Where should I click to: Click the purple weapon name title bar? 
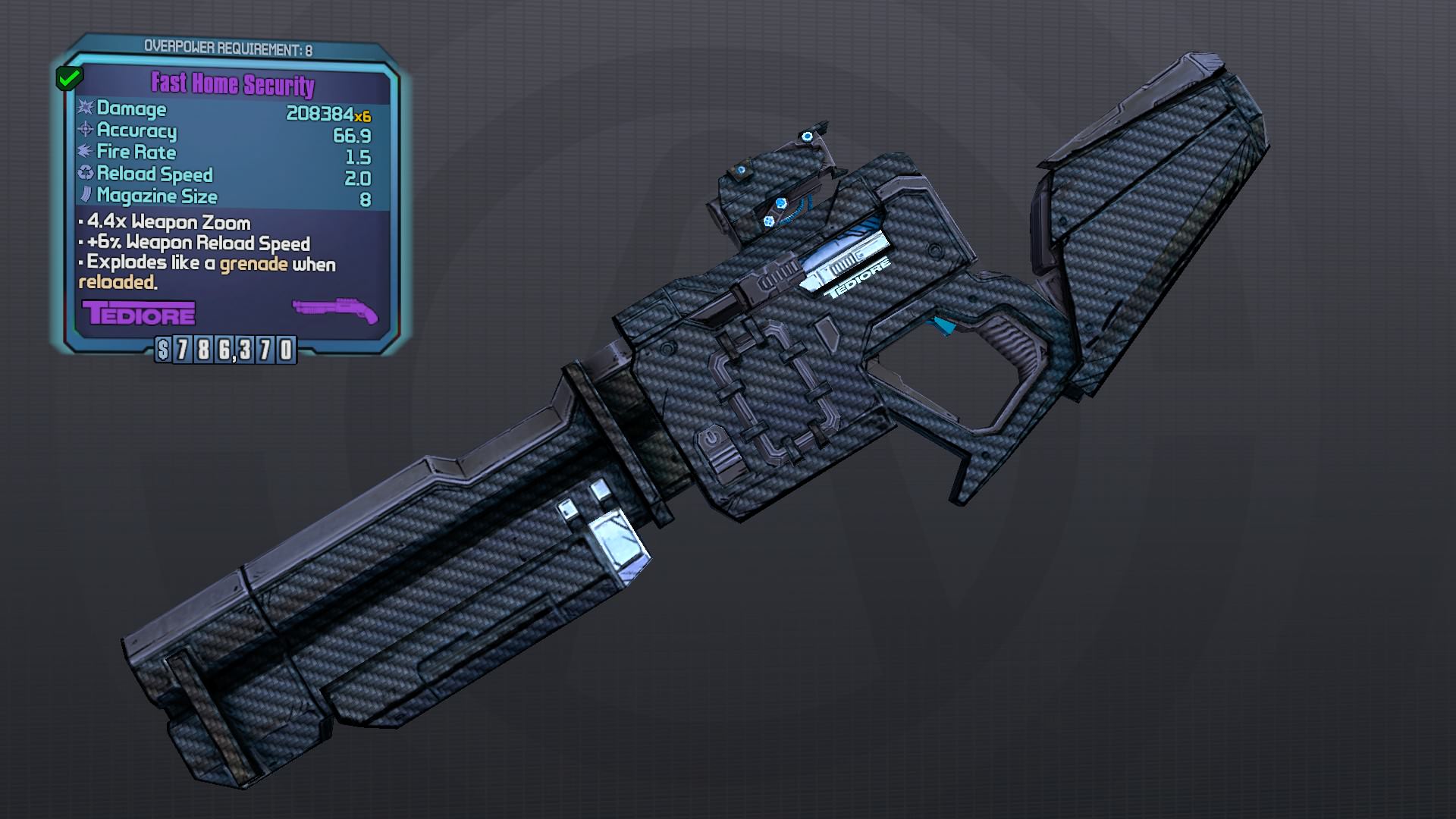(x=233, y=85)
